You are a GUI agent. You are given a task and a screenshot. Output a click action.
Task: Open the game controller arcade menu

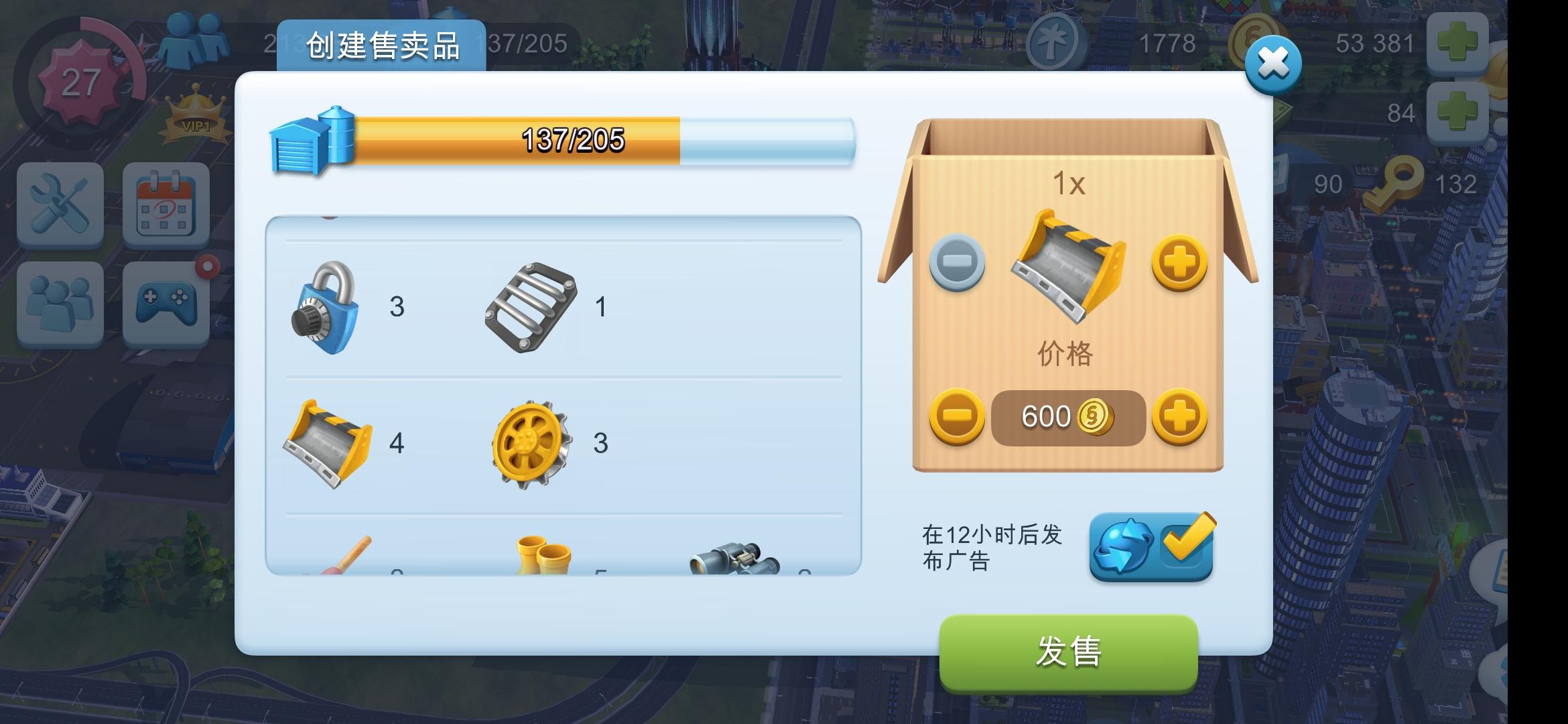[x=166, y=304]
